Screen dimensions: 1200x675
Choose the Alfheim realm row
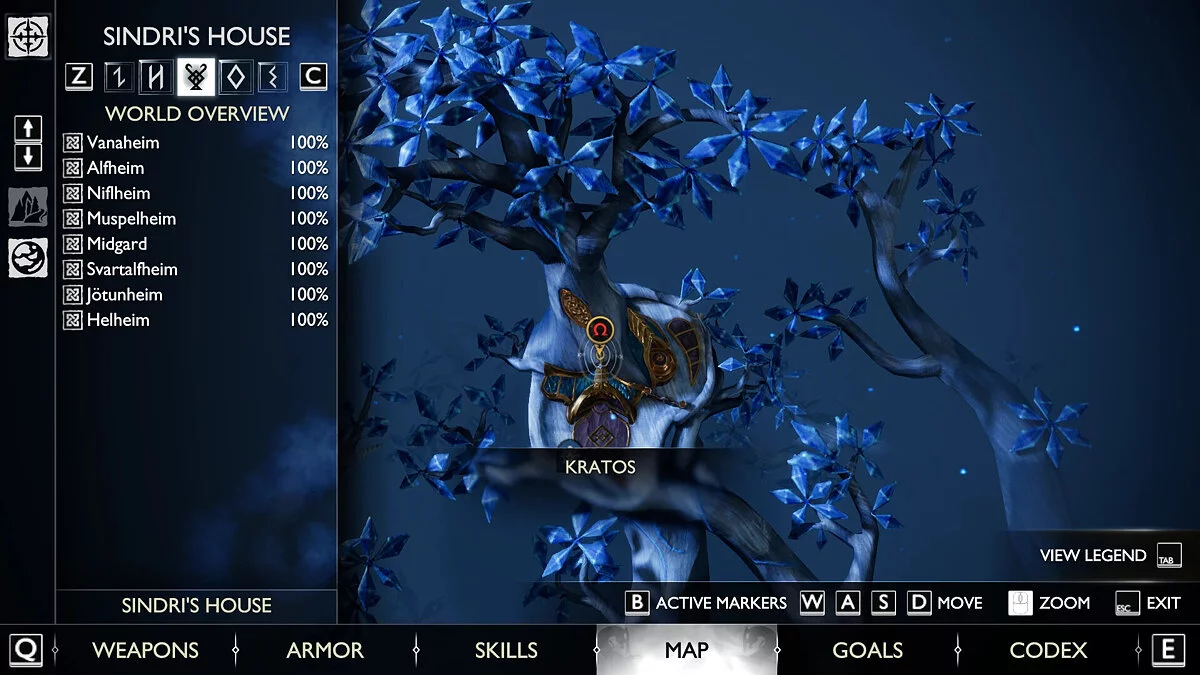115,168
